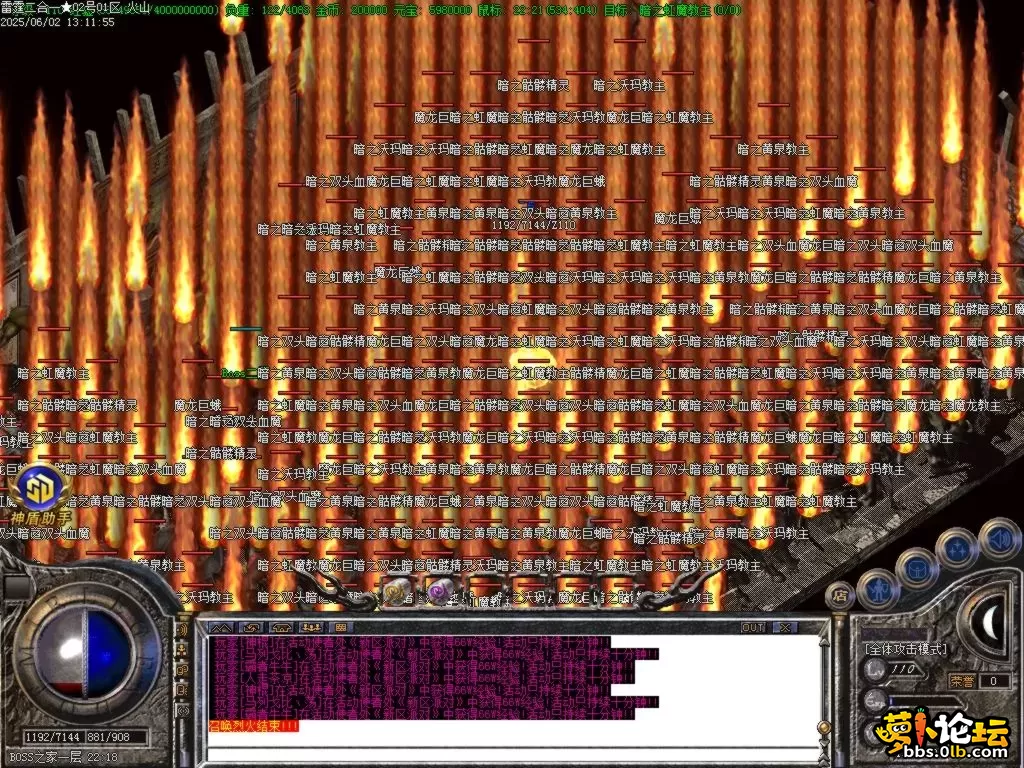
Task: Click the OUT button above chat
Action: [x=752, y=628]
